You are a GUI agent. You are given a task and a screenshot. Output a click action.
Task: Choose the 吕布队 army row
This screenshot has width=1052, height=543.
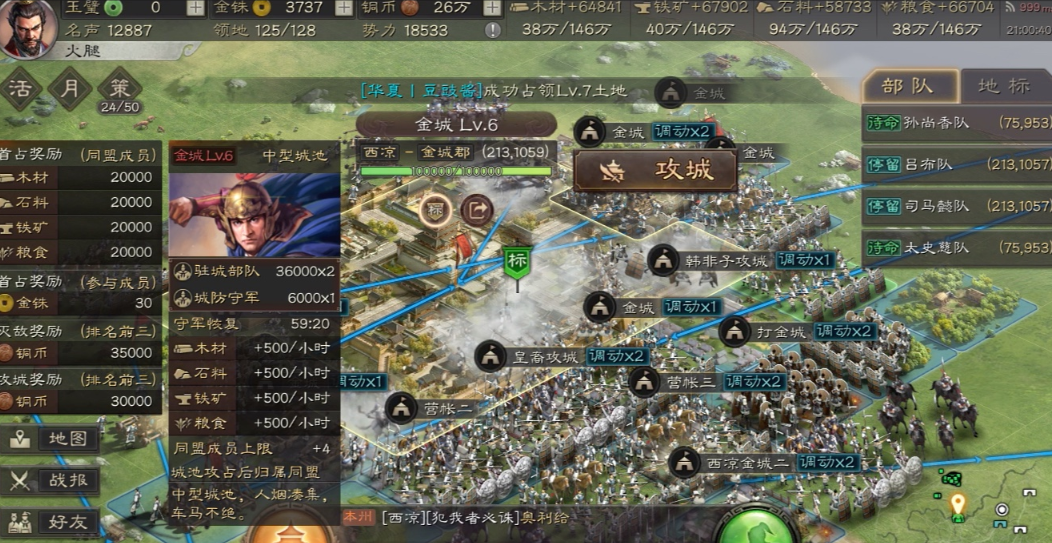pos(956,165)
